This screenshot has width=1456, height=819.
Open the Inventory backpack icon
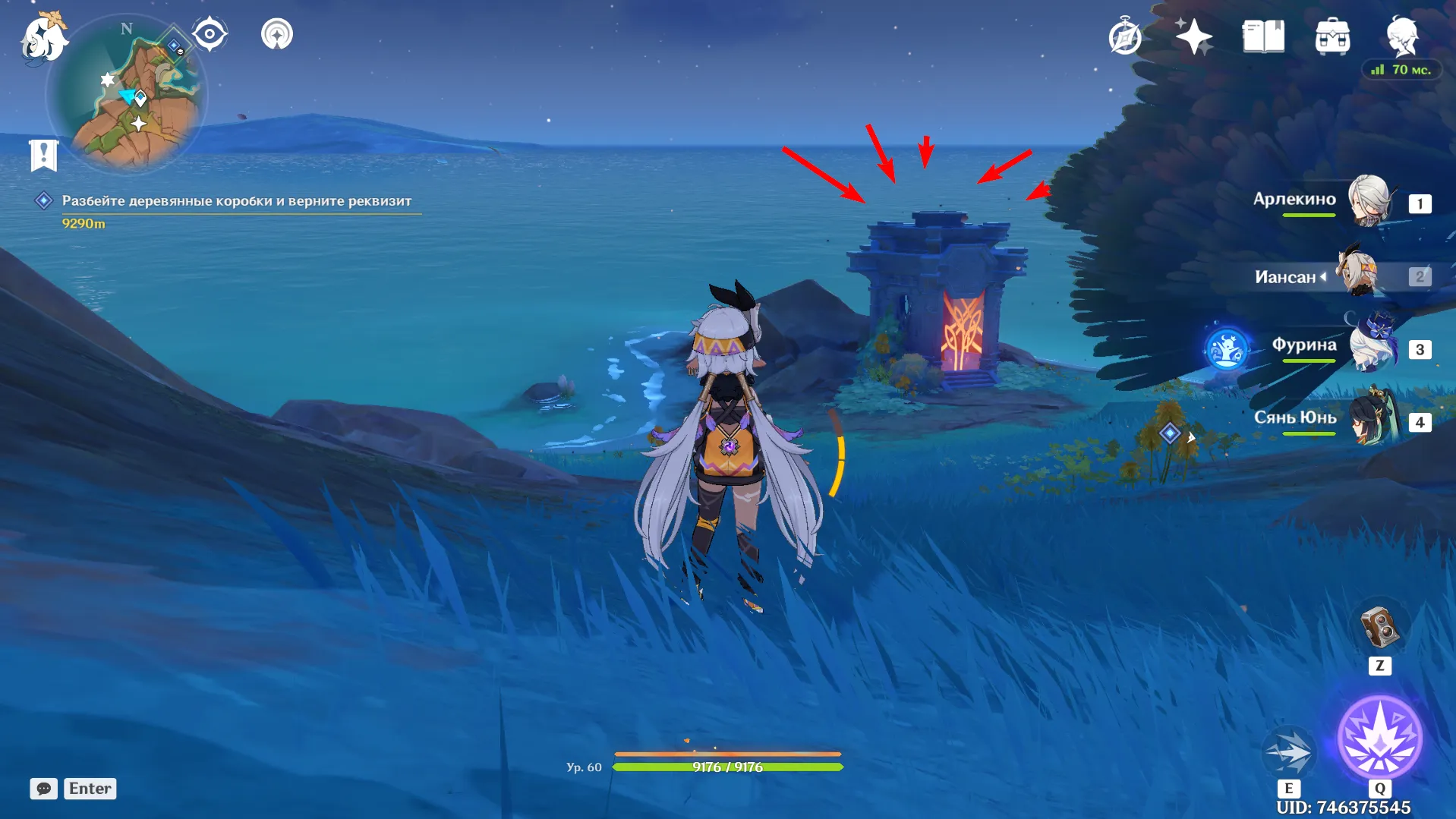[1332, 35]
